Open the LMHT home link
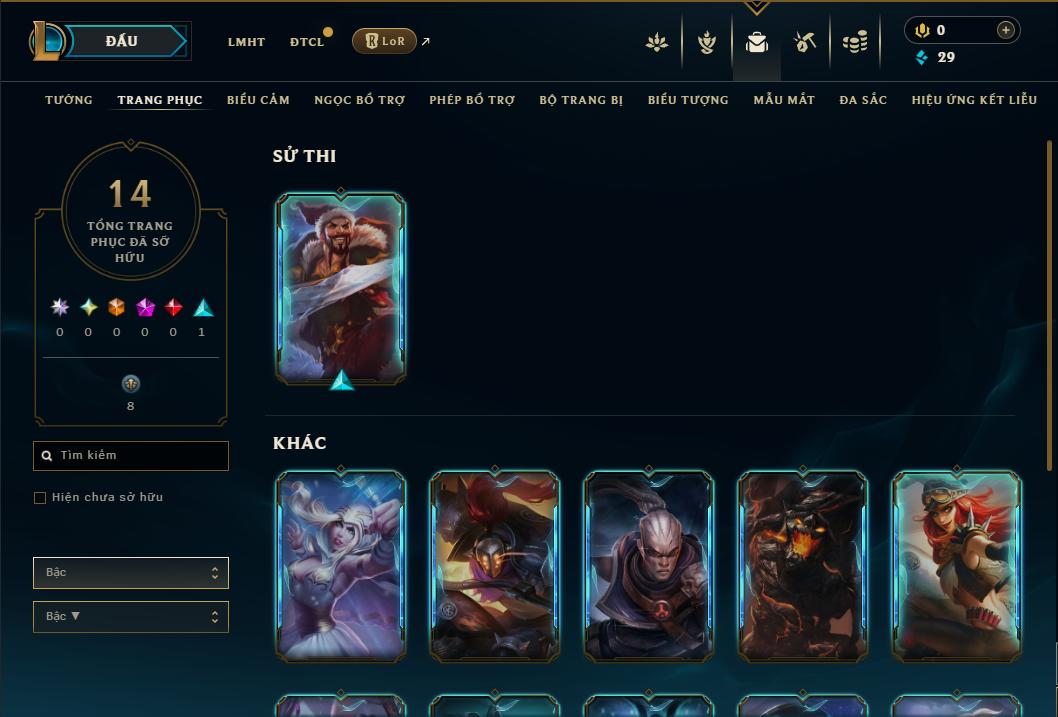 click(x=246, y=42)
